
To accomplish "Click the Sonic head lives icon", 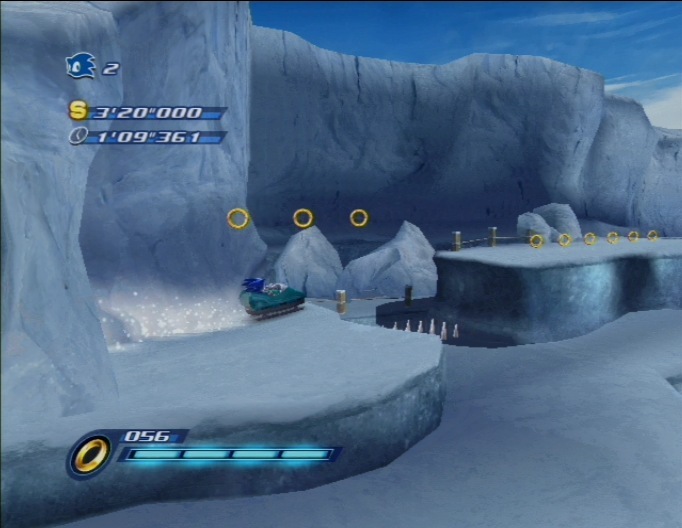I will (80, 66).
